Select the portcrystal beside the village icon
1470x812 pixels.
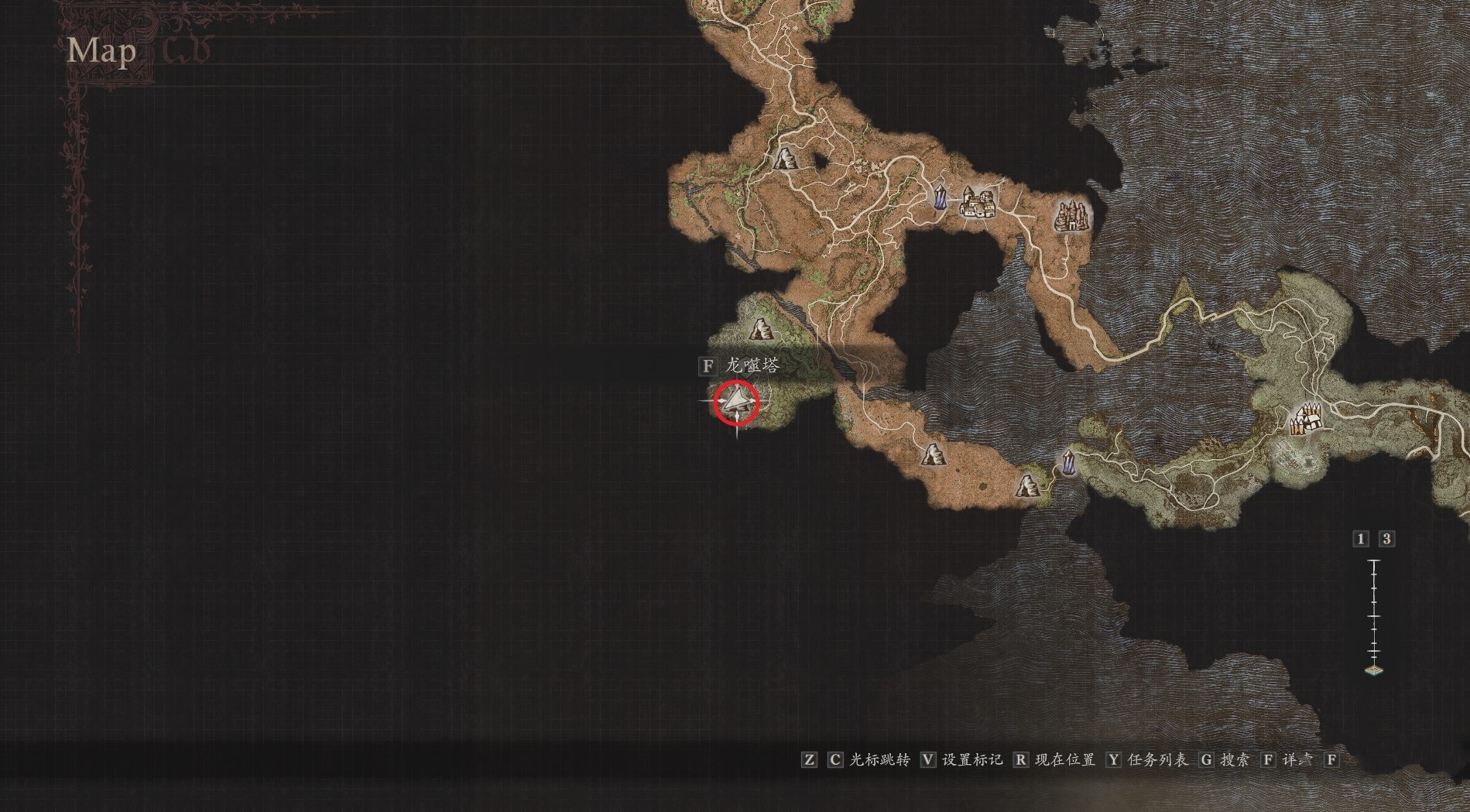point(941,197)
